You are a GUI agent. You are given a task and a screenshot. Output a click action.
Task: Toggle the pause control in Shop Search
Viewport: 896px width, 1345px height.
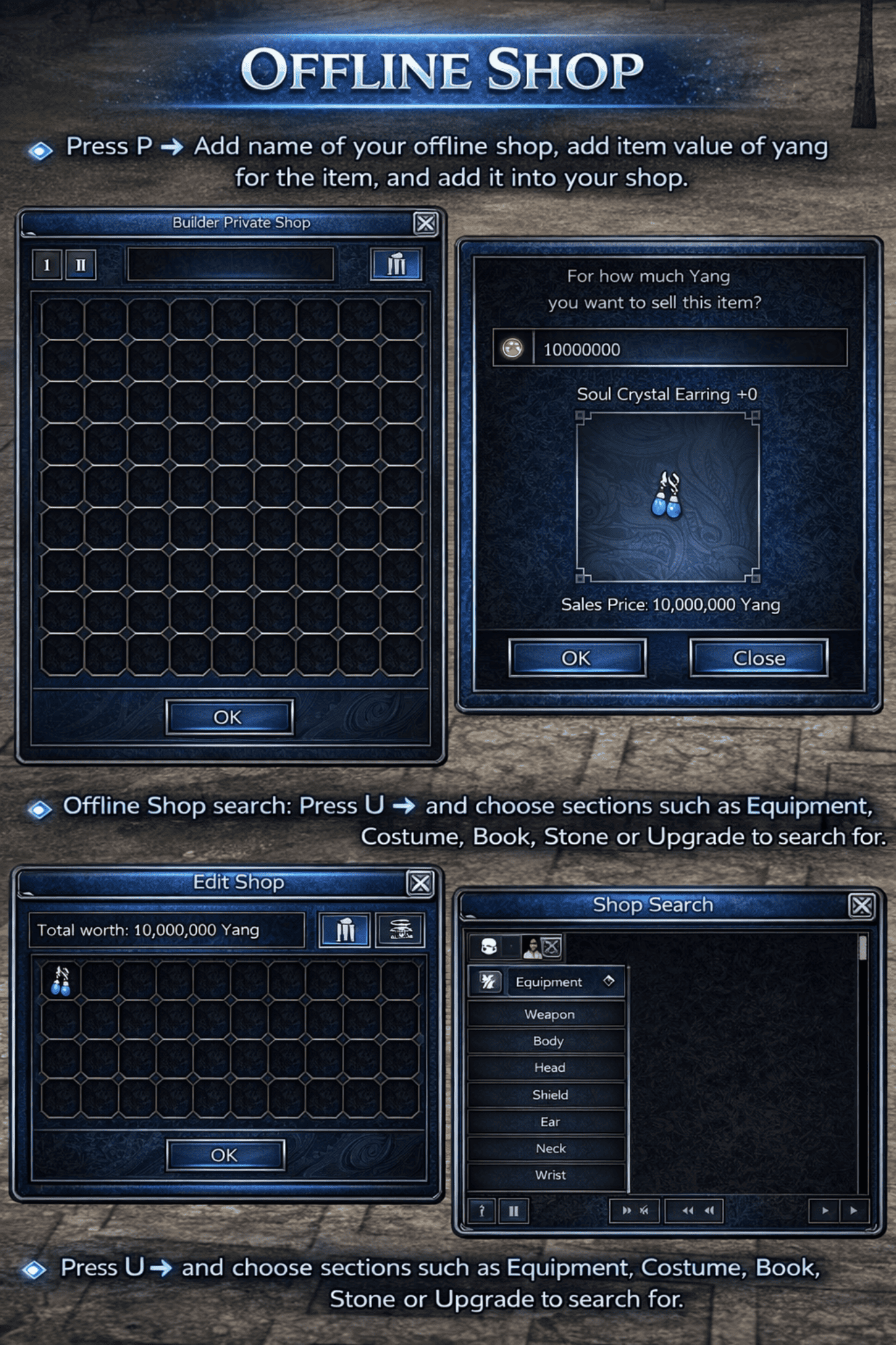coord(514,1210)
